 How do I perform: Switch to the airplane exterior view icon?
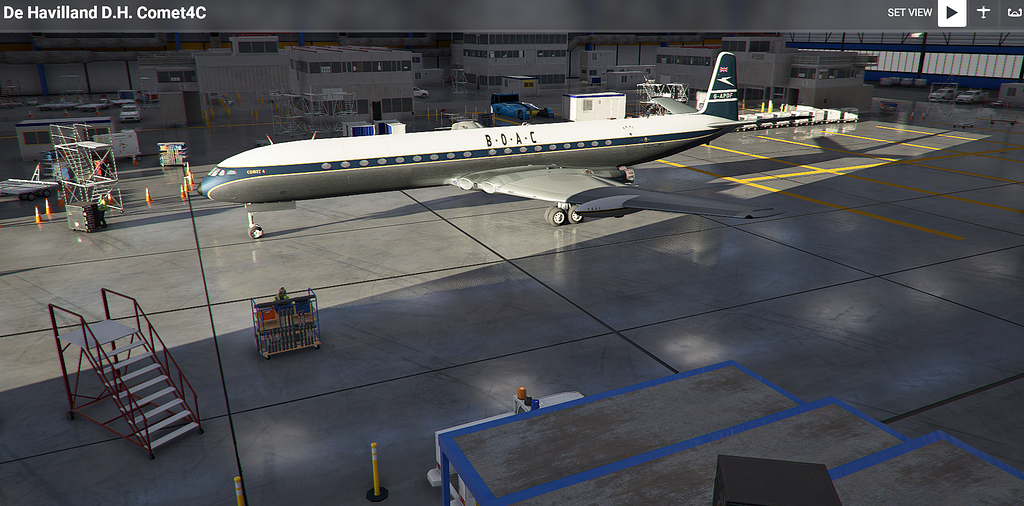point(982,13)
